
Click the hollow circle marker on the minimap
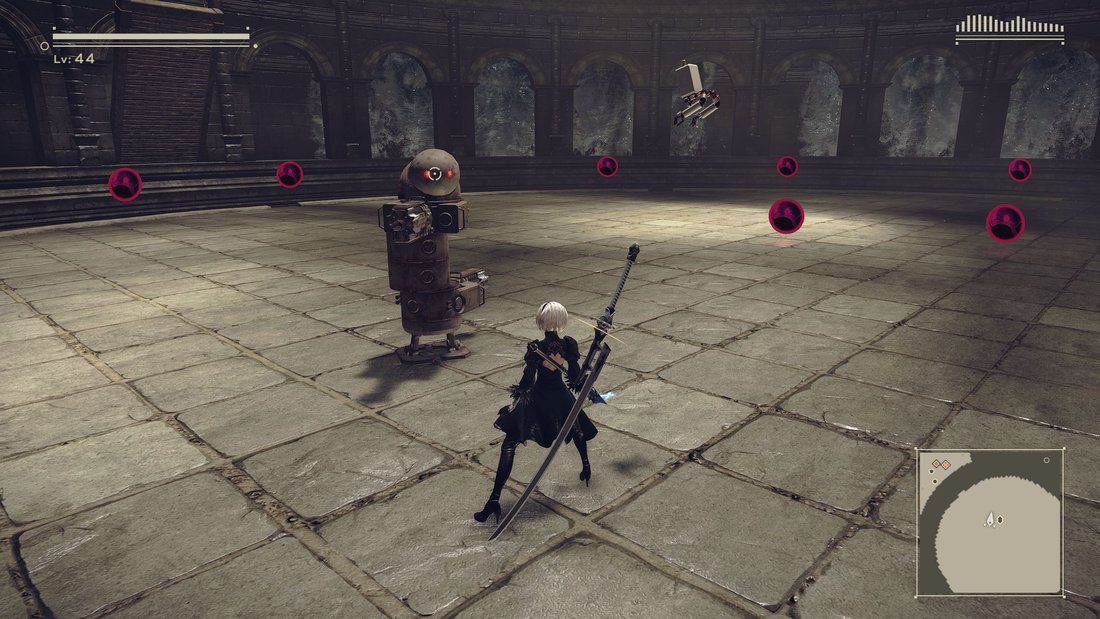1046,460
